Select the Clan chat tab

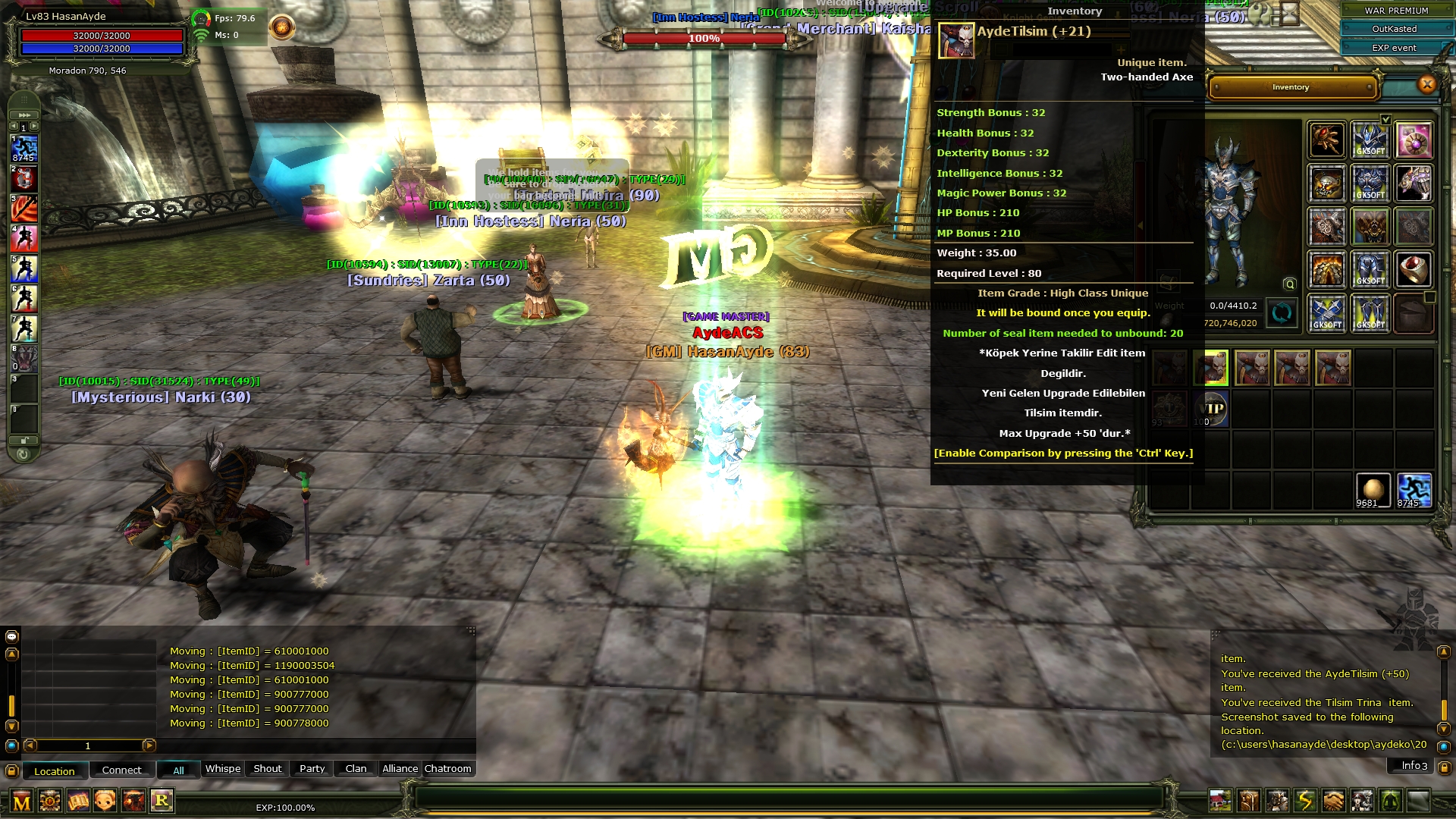click(x=356, y=769)
